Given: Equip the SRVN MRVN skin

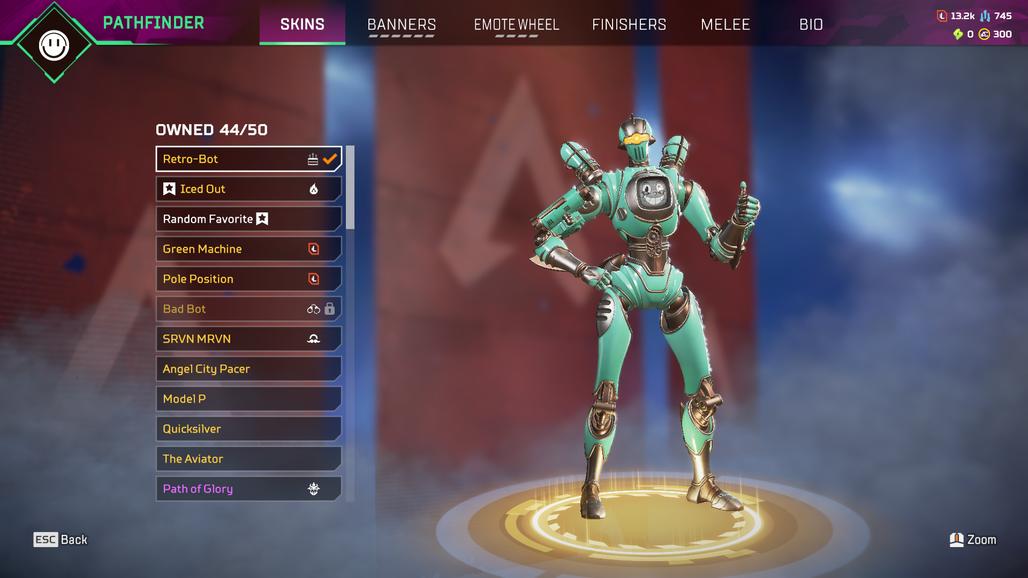Looking at the screenshot, I should 248,339.
